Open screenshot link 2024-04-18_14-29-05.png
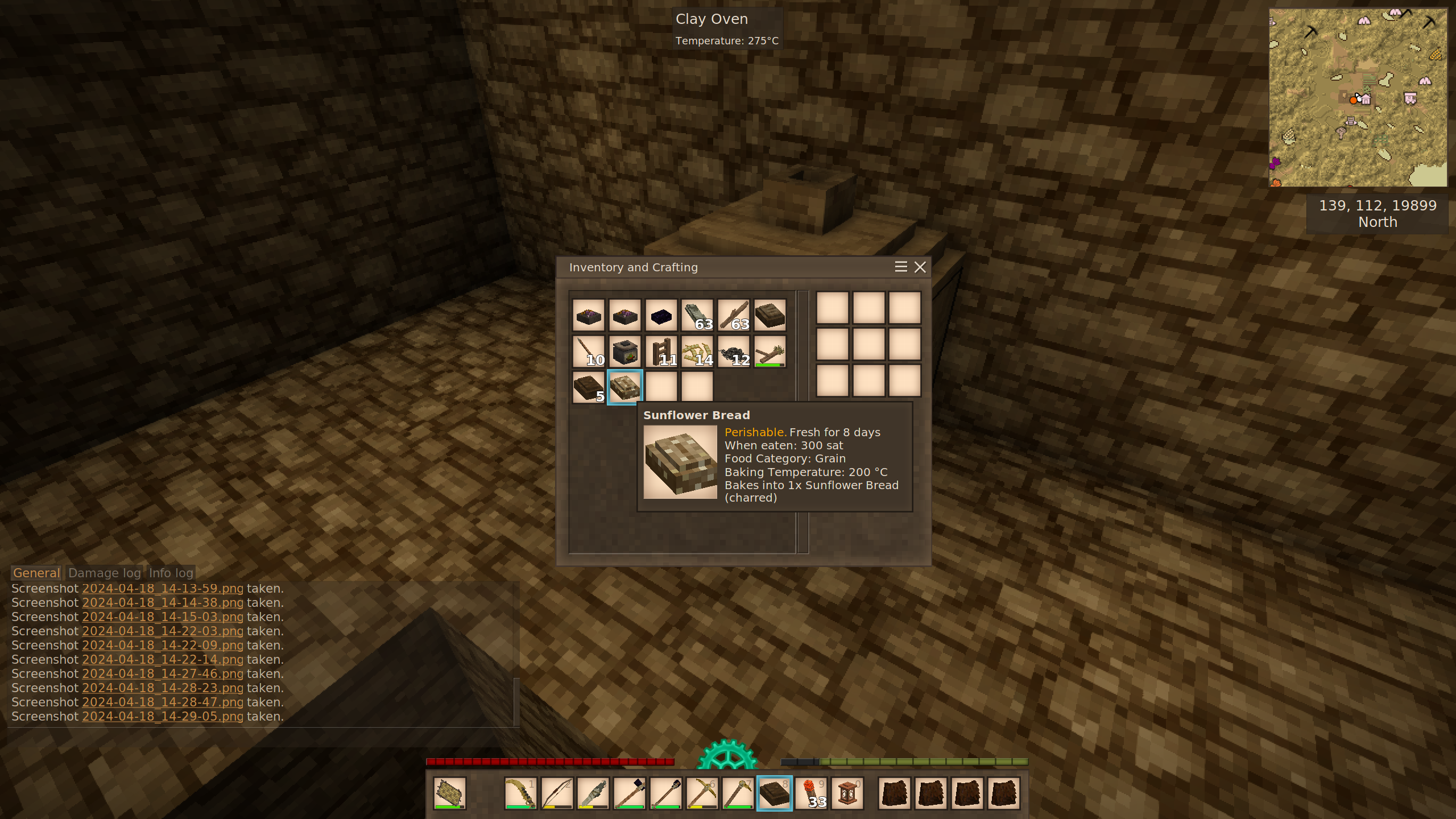Viewport: 1456px width, 819px height. click(x=162, y=717)
